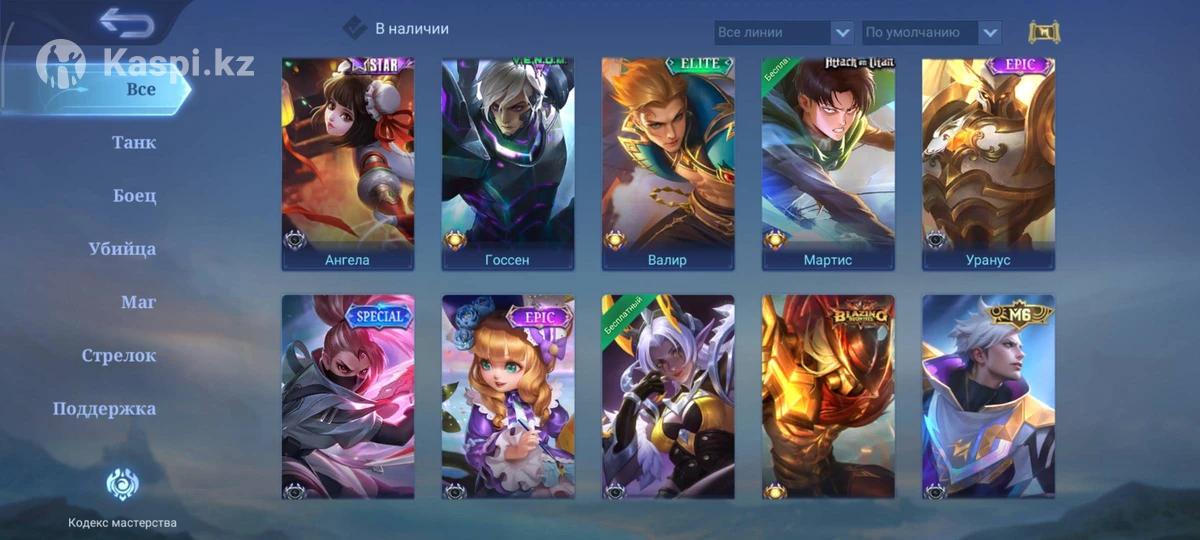Switch to Поддержка heroes
The height and width of the screenshot is (540, 1200).
tap(105, 408)
